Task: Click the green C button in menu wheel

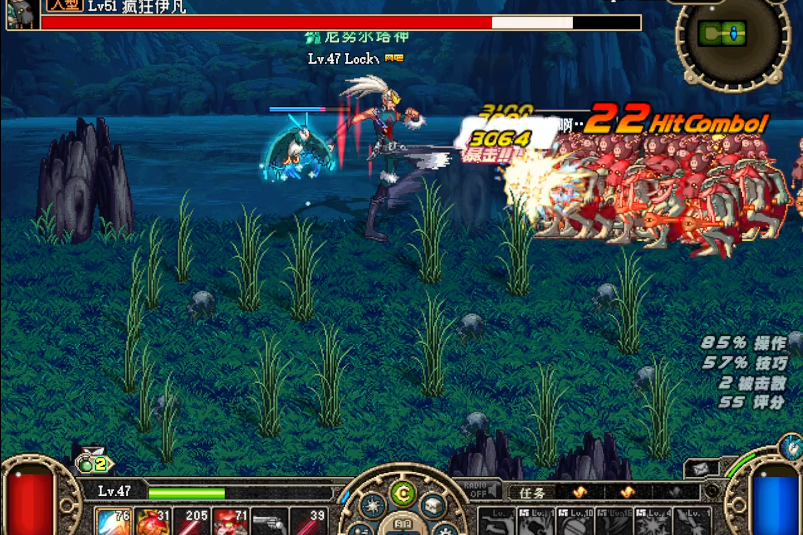Action: (x=402, y=492)
